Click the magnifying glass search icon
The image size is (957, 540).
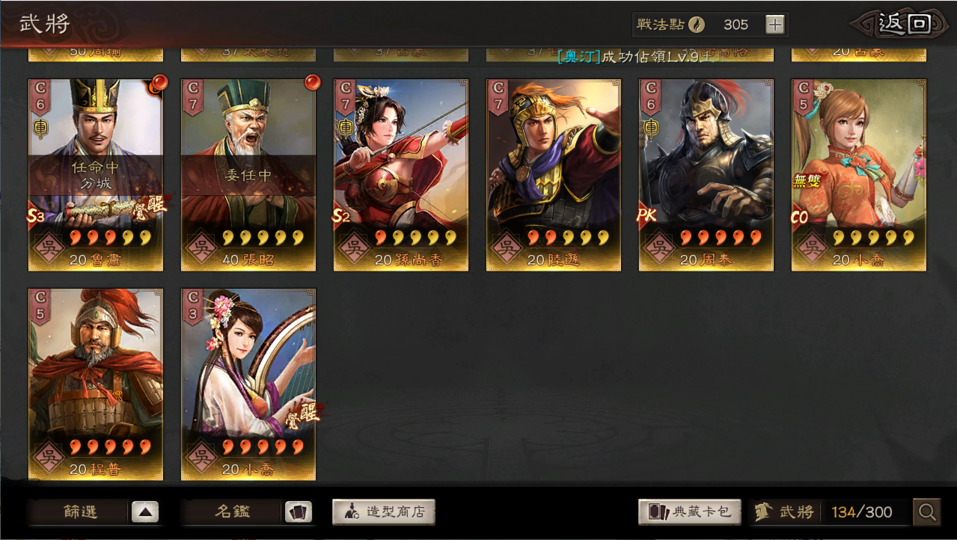[x=927, y=512]
